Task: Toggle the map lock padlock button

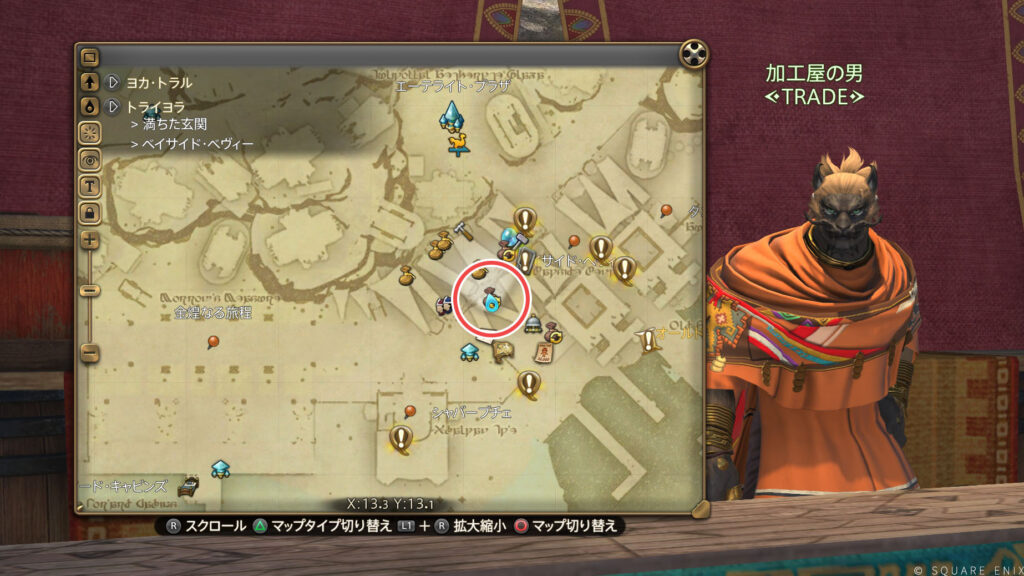Action: point(90,212)
